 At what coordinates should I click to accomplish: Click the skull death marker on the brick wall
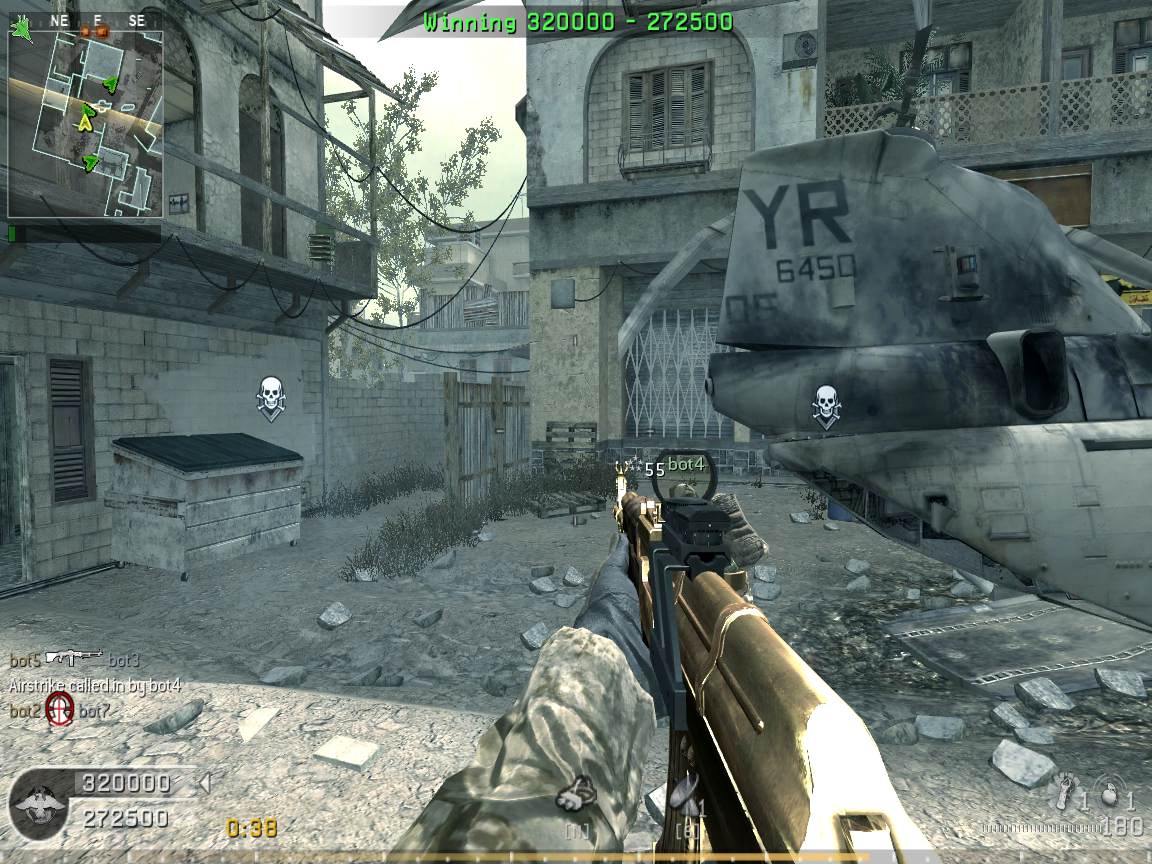270,397
